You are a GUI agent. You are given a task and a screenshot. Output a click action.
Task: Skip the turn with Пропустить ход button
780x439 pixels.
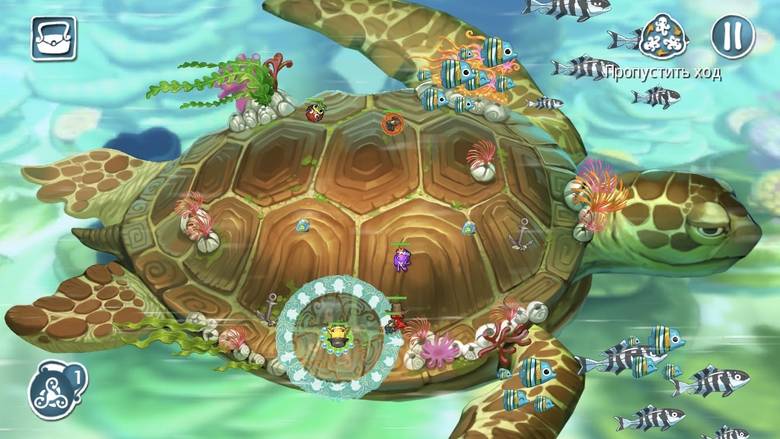coord(663,40)
